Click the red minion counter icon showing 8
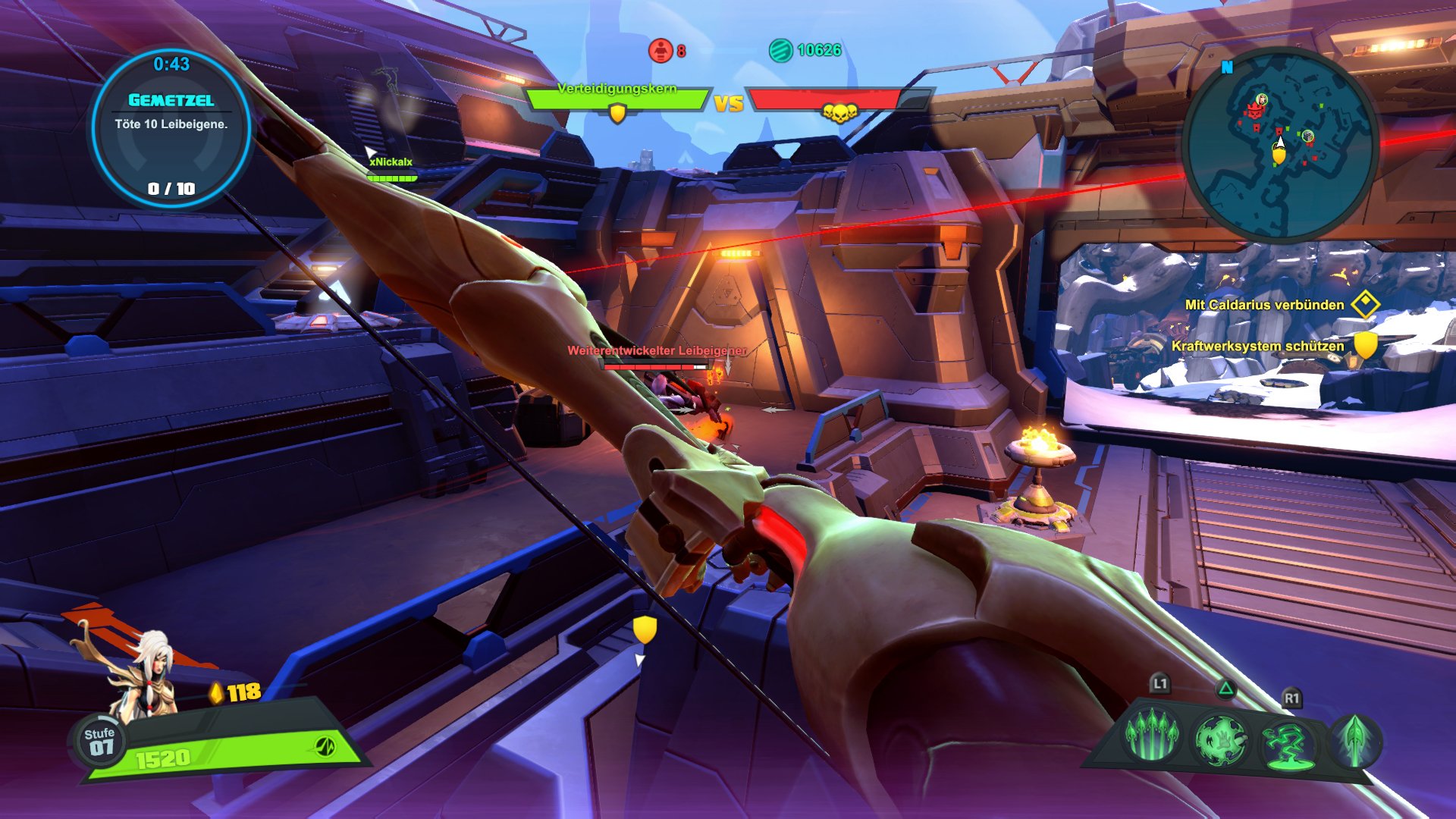The width and height of the screenshot is (1456, 819). [x=659, y=49]
